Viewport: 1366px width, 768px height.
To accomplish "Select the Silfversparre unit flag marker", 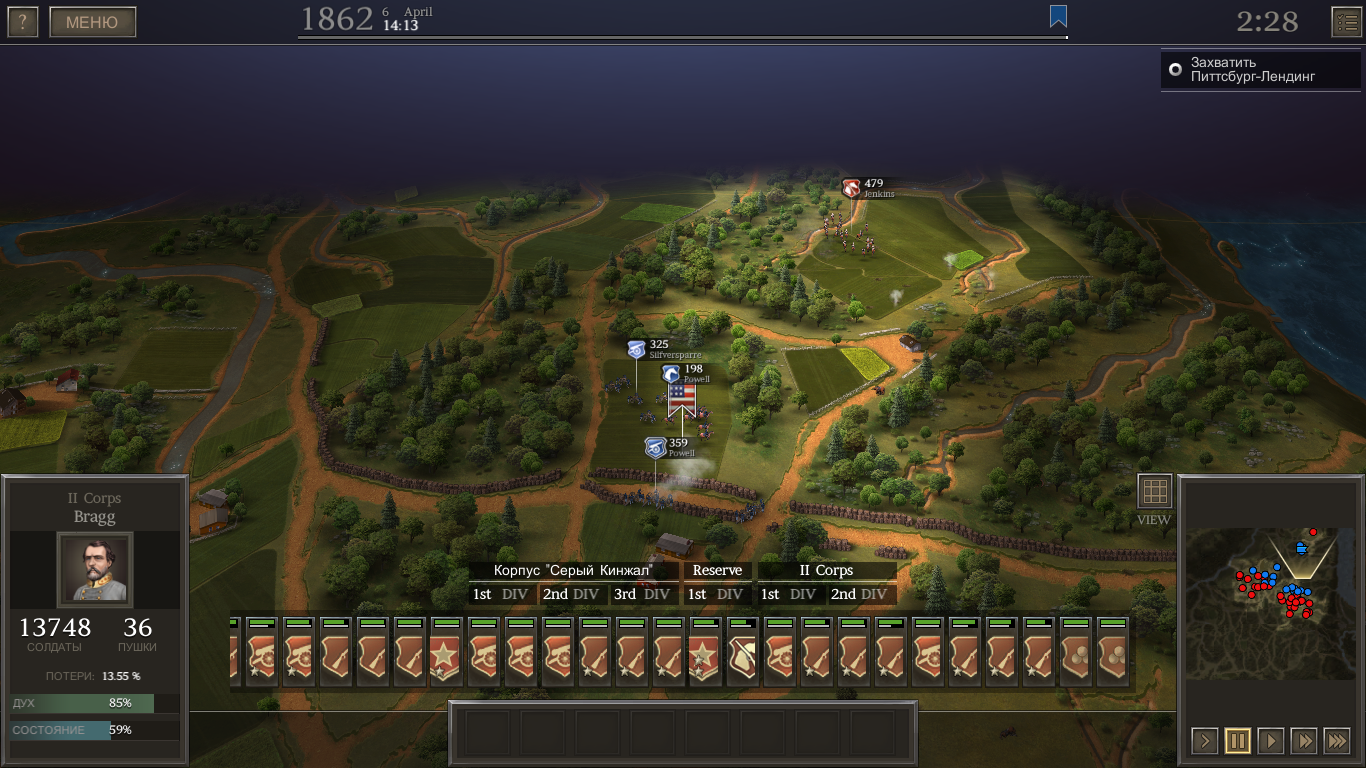I will (636, 349).
